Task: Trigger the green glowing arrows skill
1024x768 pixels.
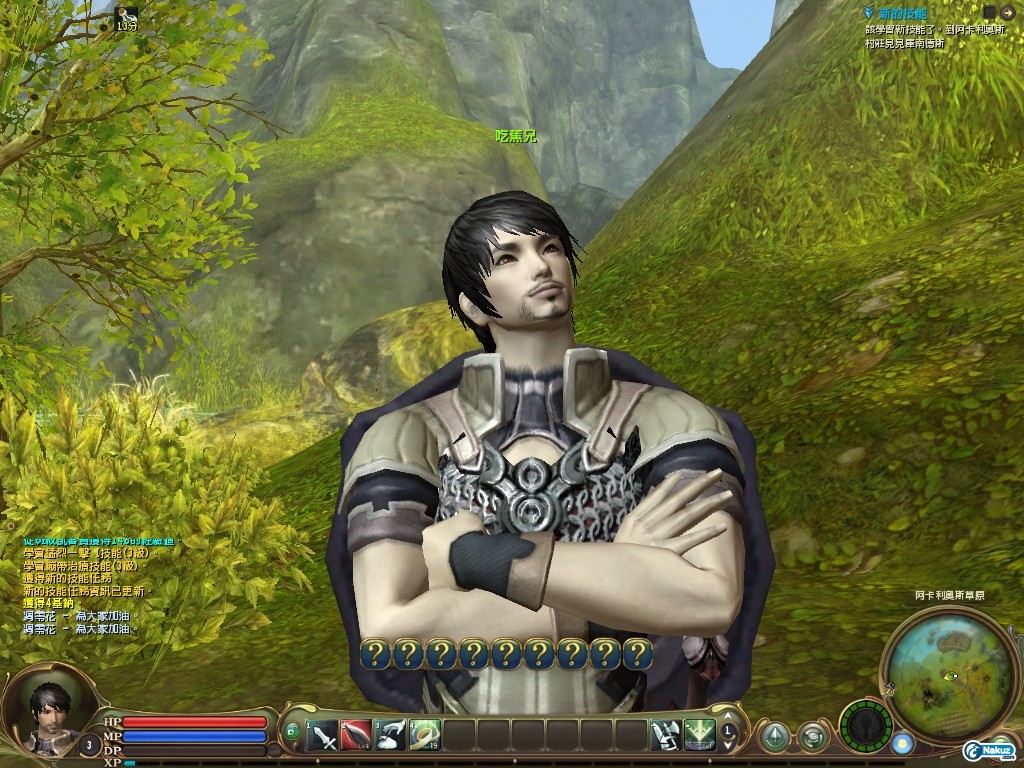Action: (x=699, y=736)
